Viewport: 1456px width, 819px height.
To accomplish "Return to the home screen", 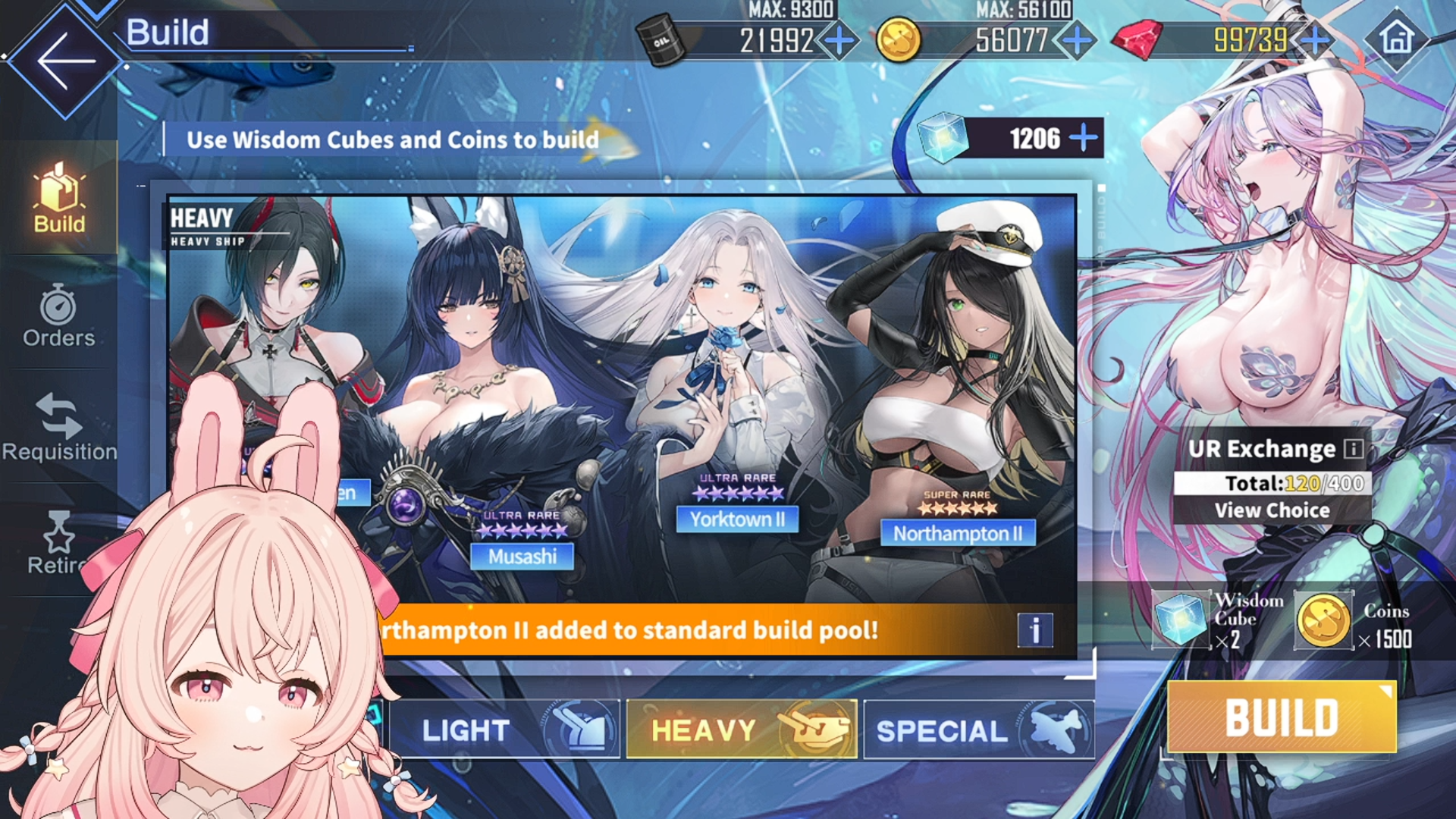I will coord(1397,38).
